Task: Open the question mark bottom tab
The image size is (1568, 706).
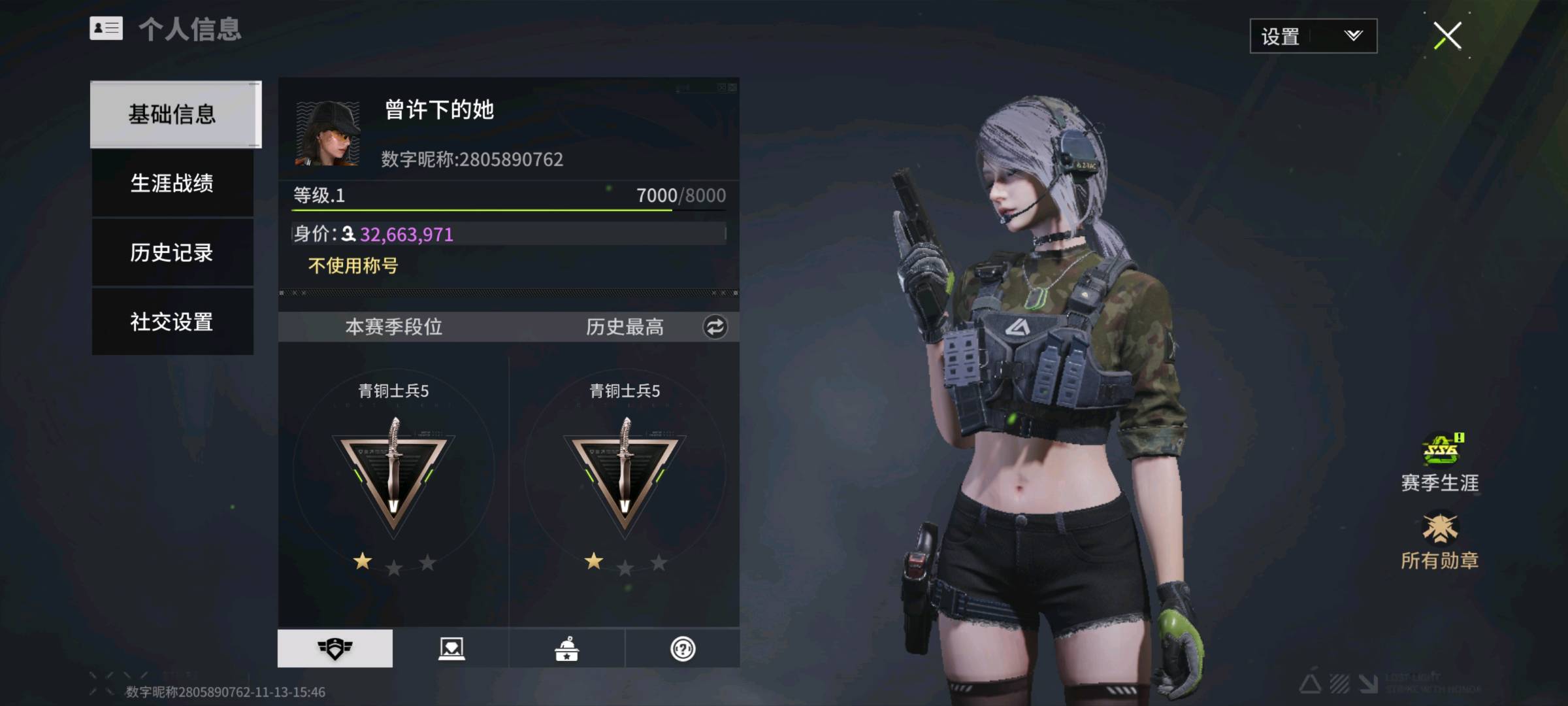Action: click(683, 648)
